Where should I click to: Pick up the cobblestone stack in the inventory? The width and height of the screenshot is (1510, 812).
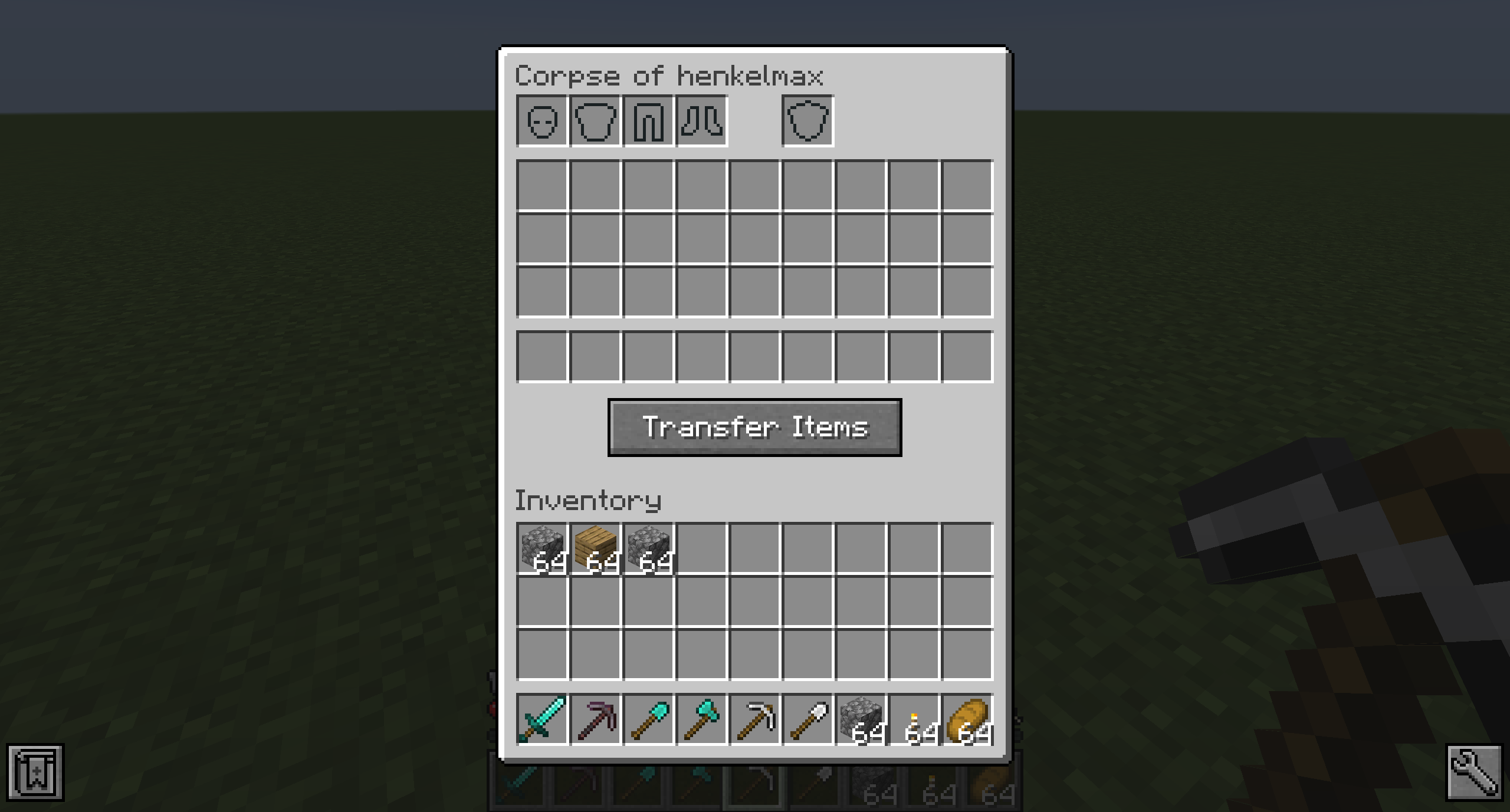543,550
